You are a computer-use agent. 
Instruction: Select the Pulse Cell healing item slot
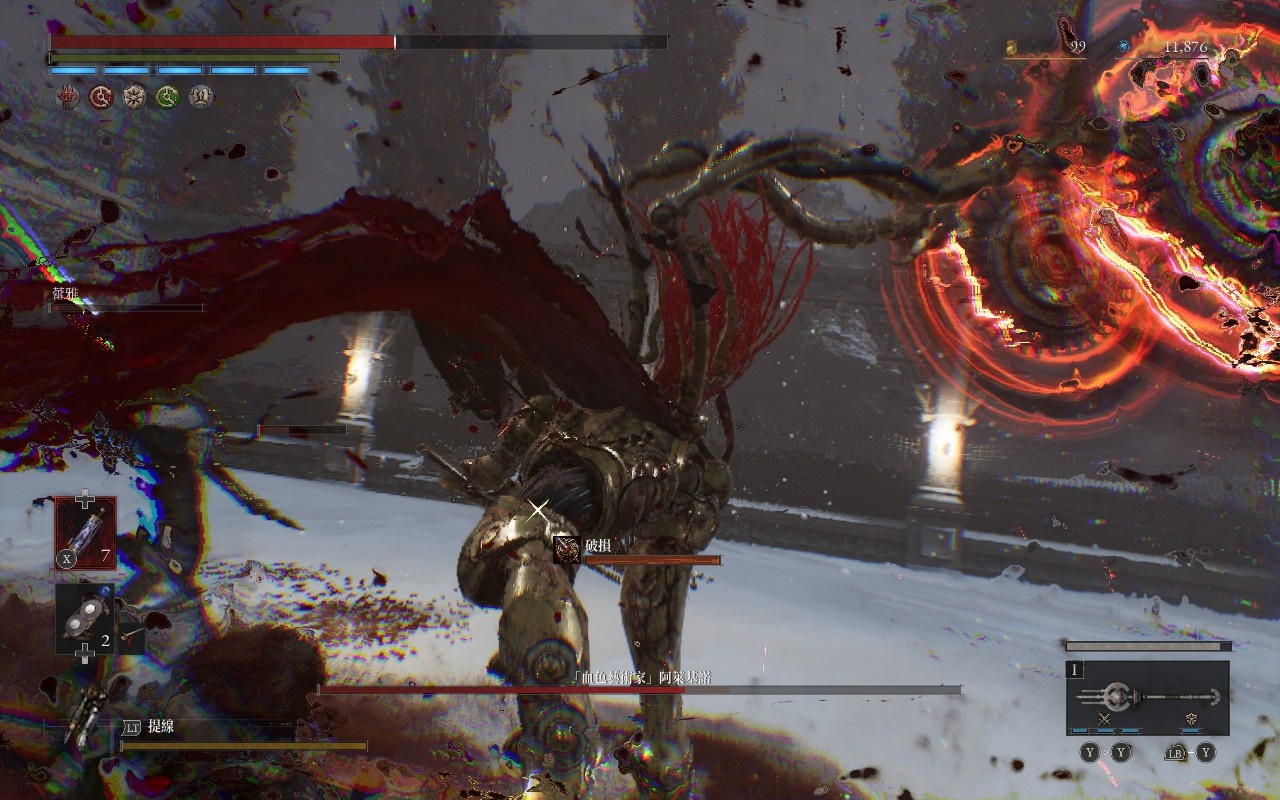coord(85,533)
